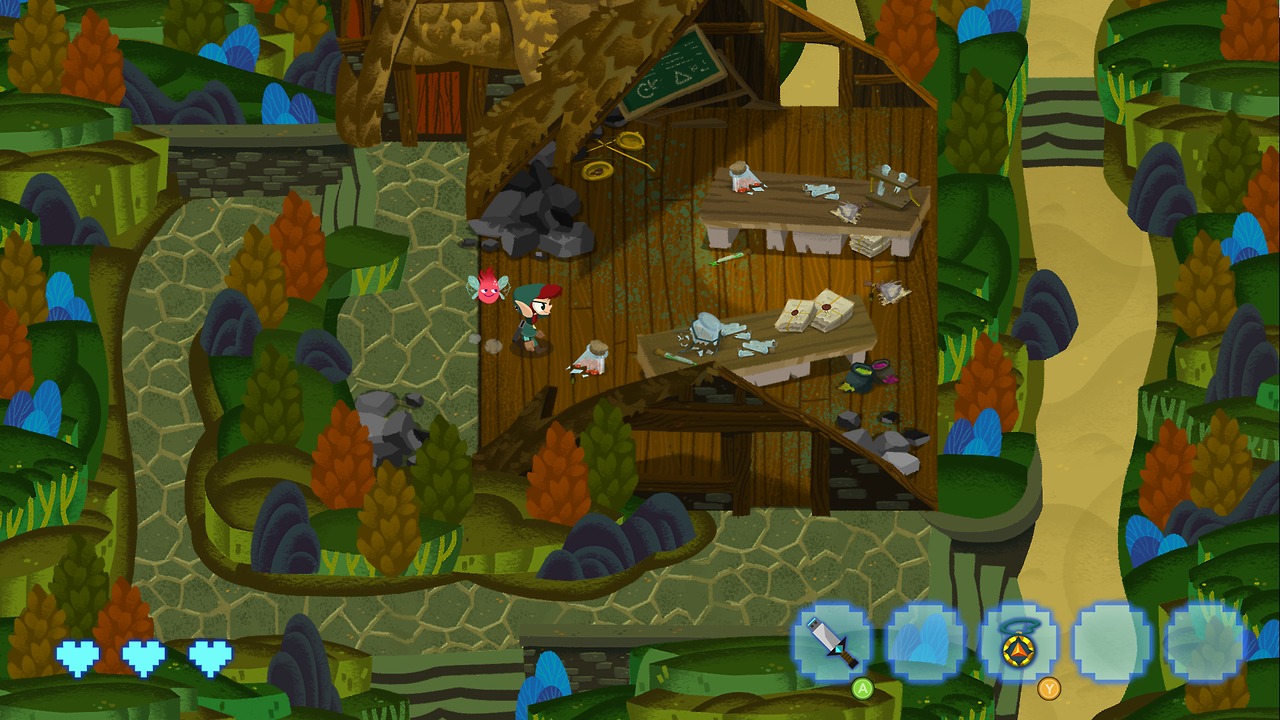Click the black cauldron near the table

click(x=858, y=380)
